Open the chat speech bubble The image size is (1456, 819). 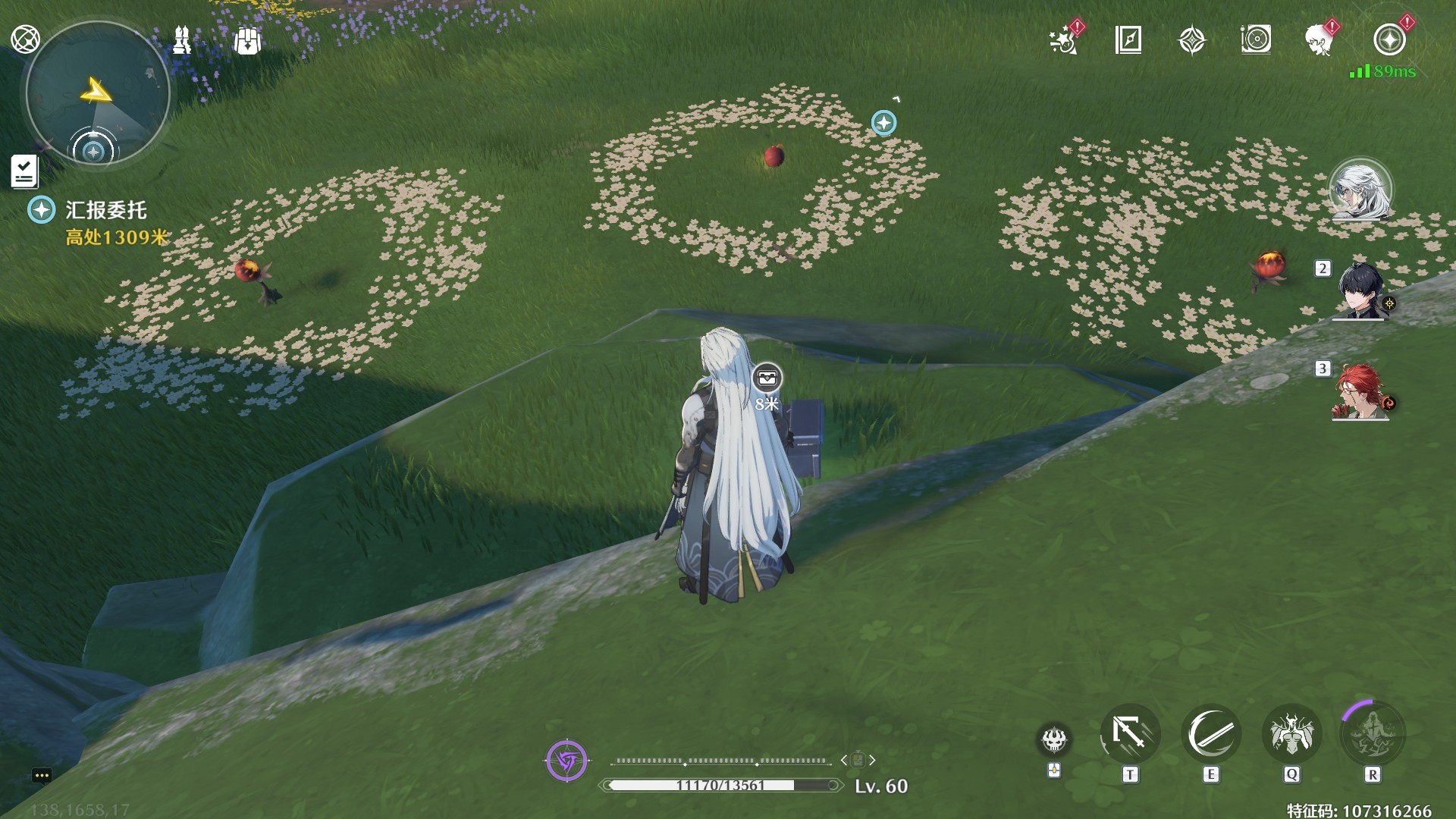click(42, 775)
